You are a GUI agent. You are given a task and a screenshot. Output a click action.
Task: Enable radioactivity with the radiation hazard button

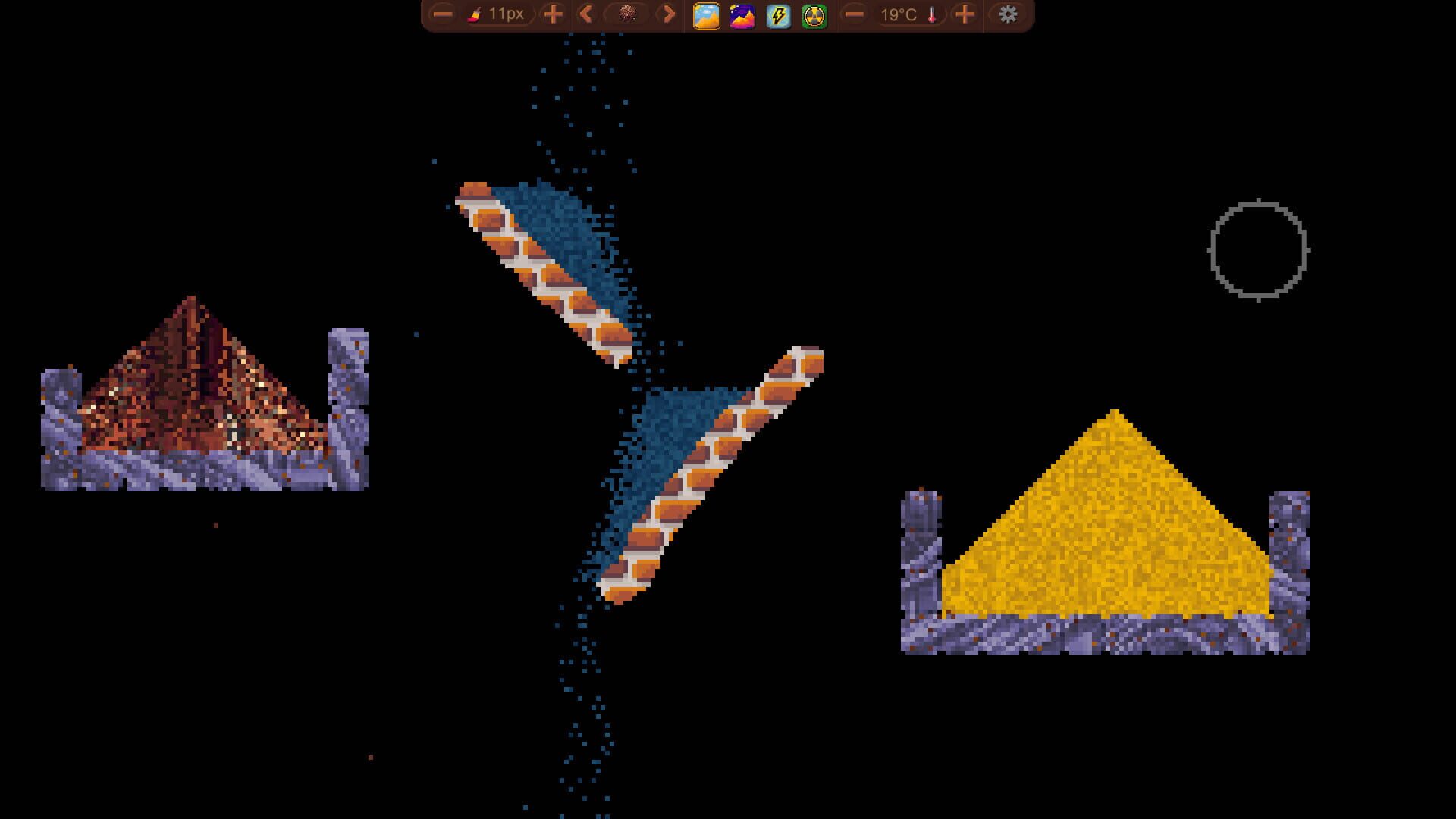(813, 14)
